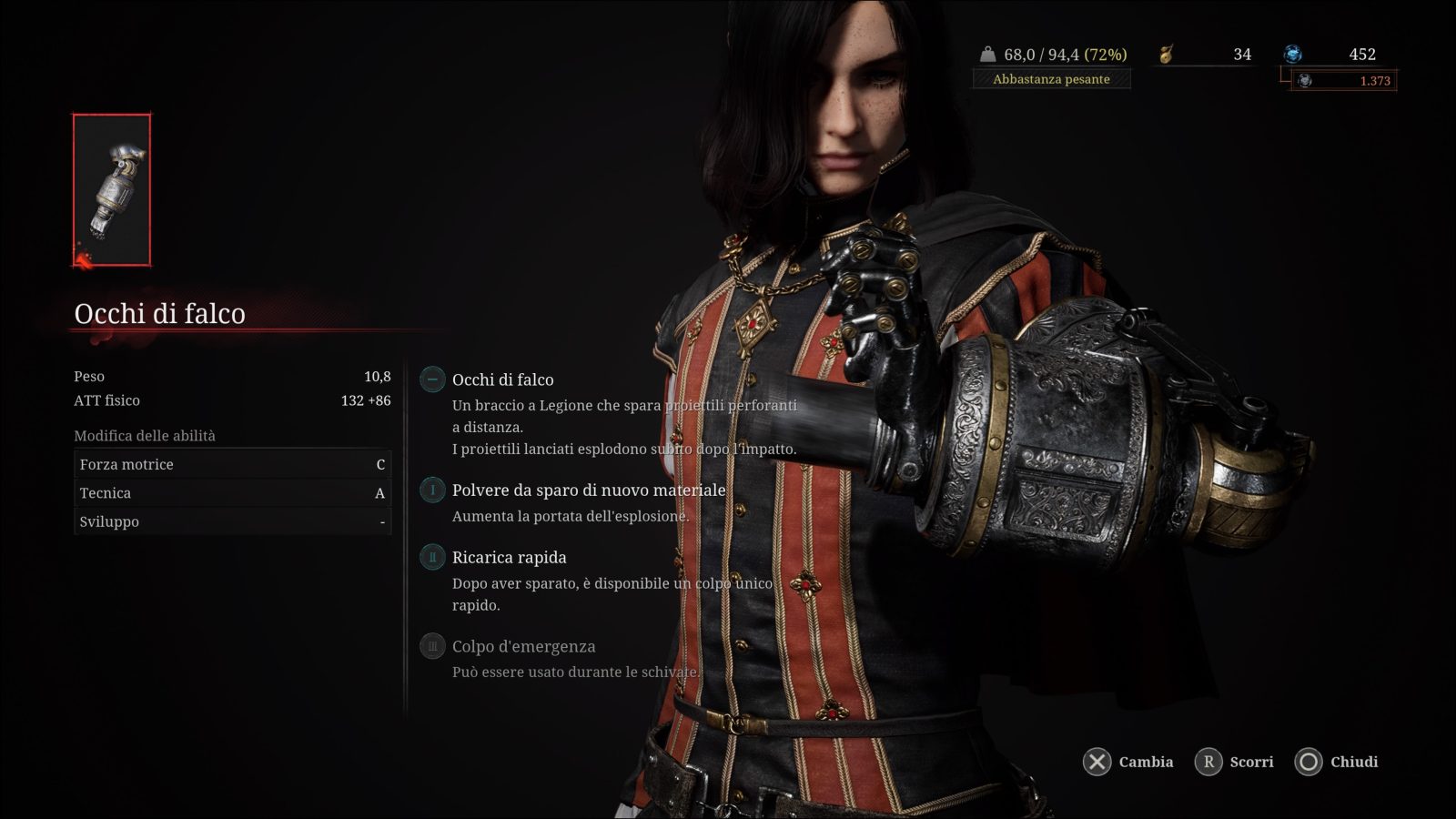The image size is (1456, 819).
Task: Select the Forza motrice scaling row
Action: (x=232, y=464)
